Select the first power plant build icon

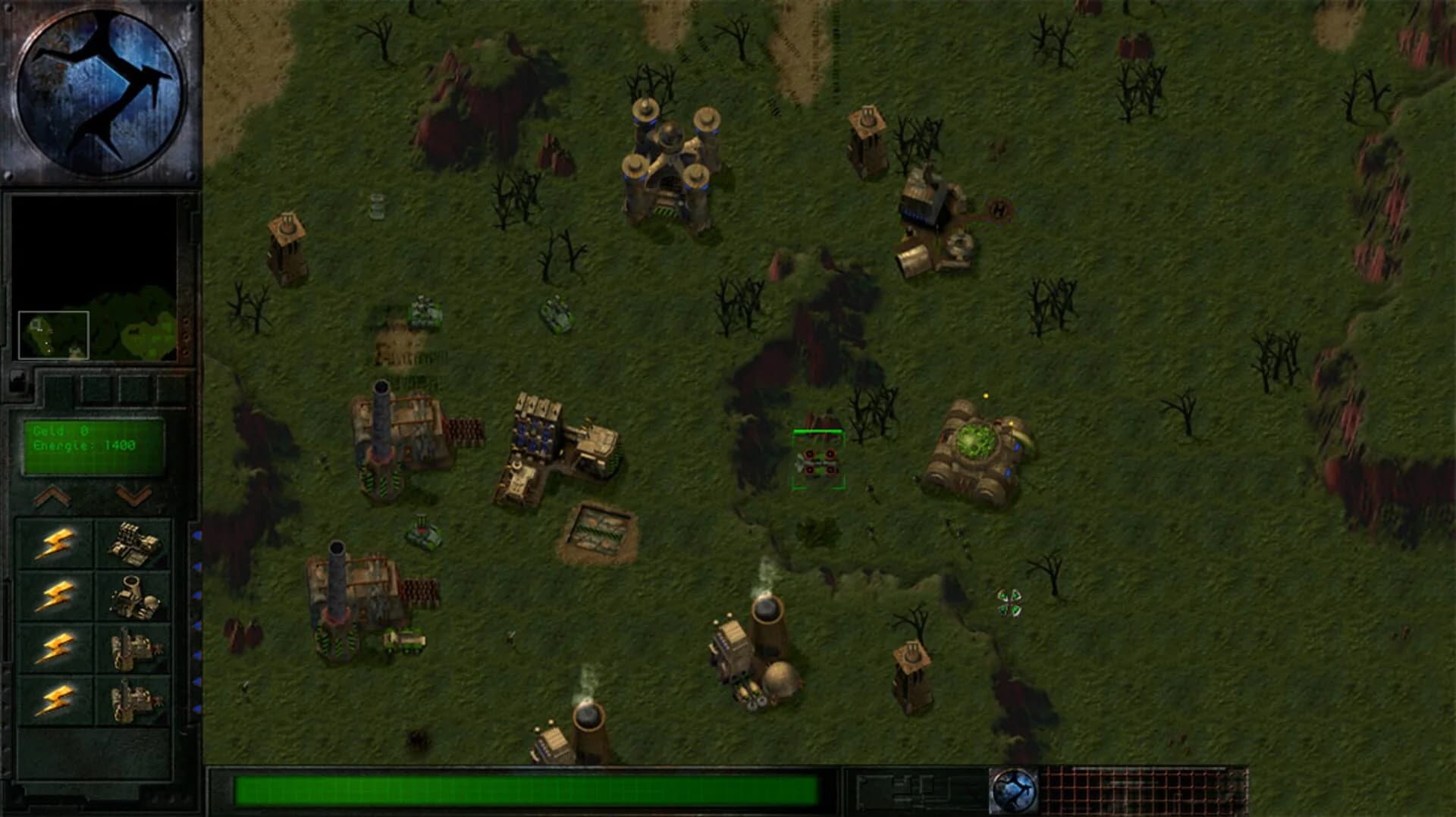point(135,543)
